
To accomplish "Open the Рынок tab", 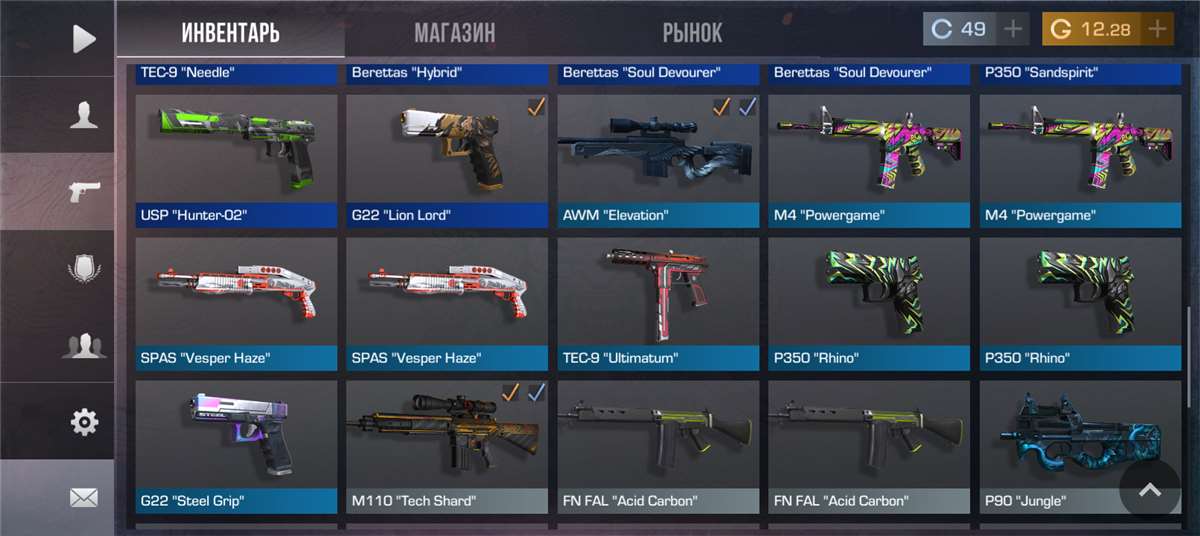I will click(692, 33).
